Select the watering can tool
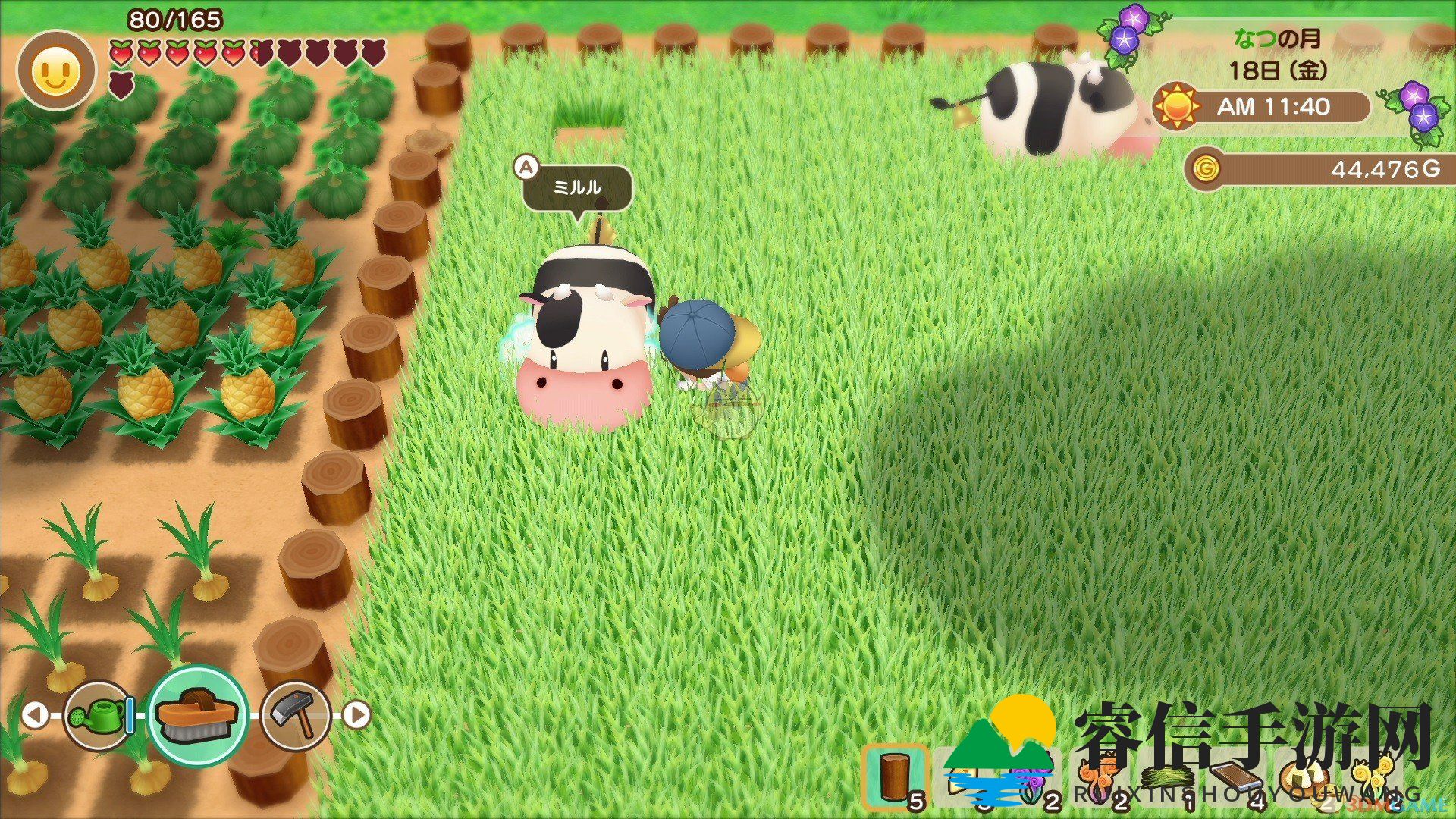The height and width of the screenshot is (819, 1456). pos(99,714)
